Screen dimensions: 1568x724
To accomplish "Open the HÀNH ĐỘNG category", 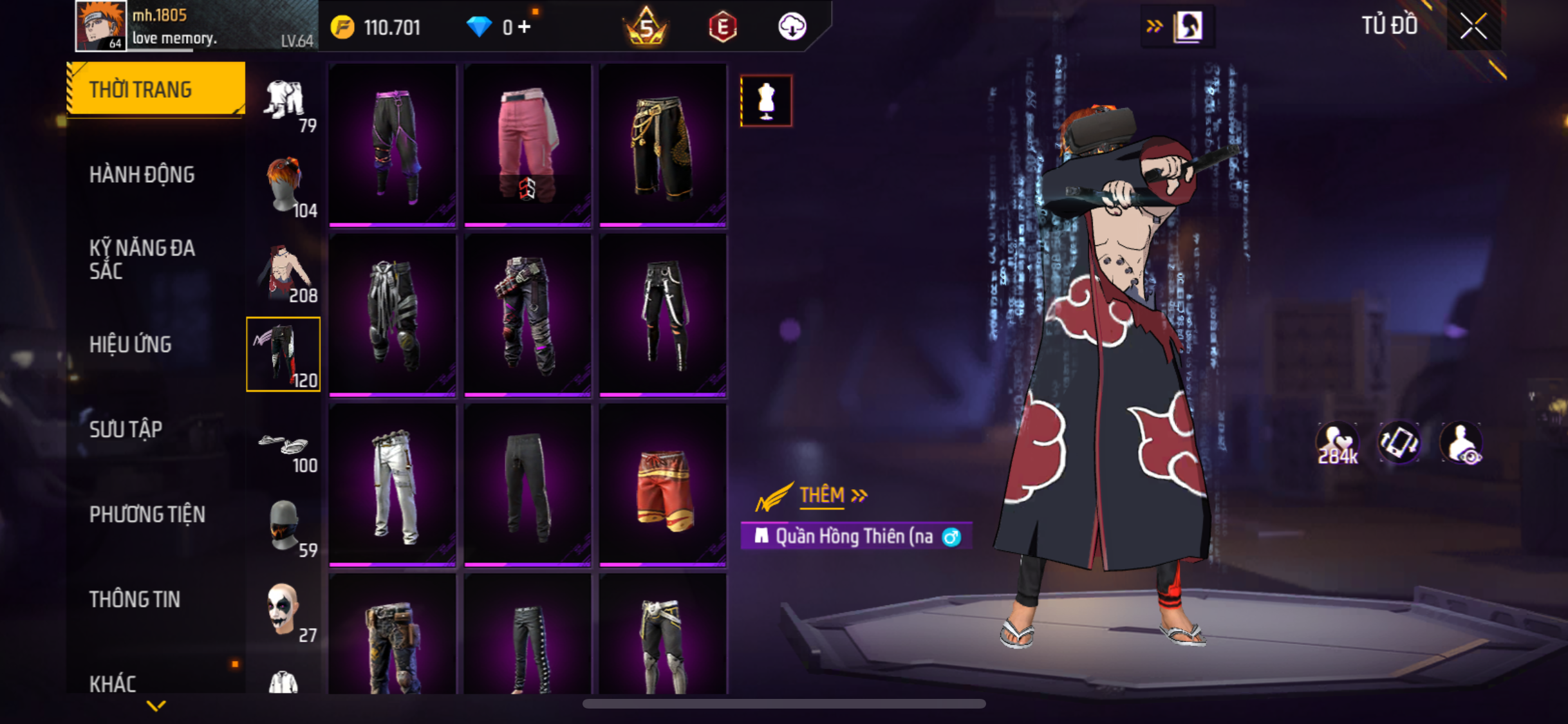I will pos(142,174).
